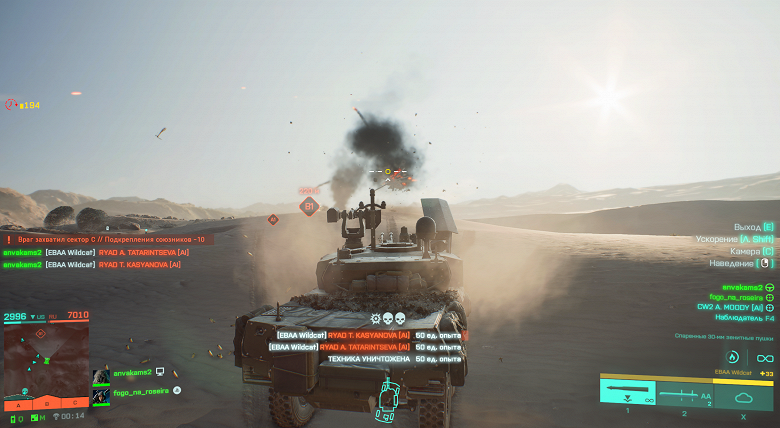Image resolution: width=780 pixels, height=428 pixels.
Task: Switch to the AA missile weapon slot
Action: coord(685,391)
